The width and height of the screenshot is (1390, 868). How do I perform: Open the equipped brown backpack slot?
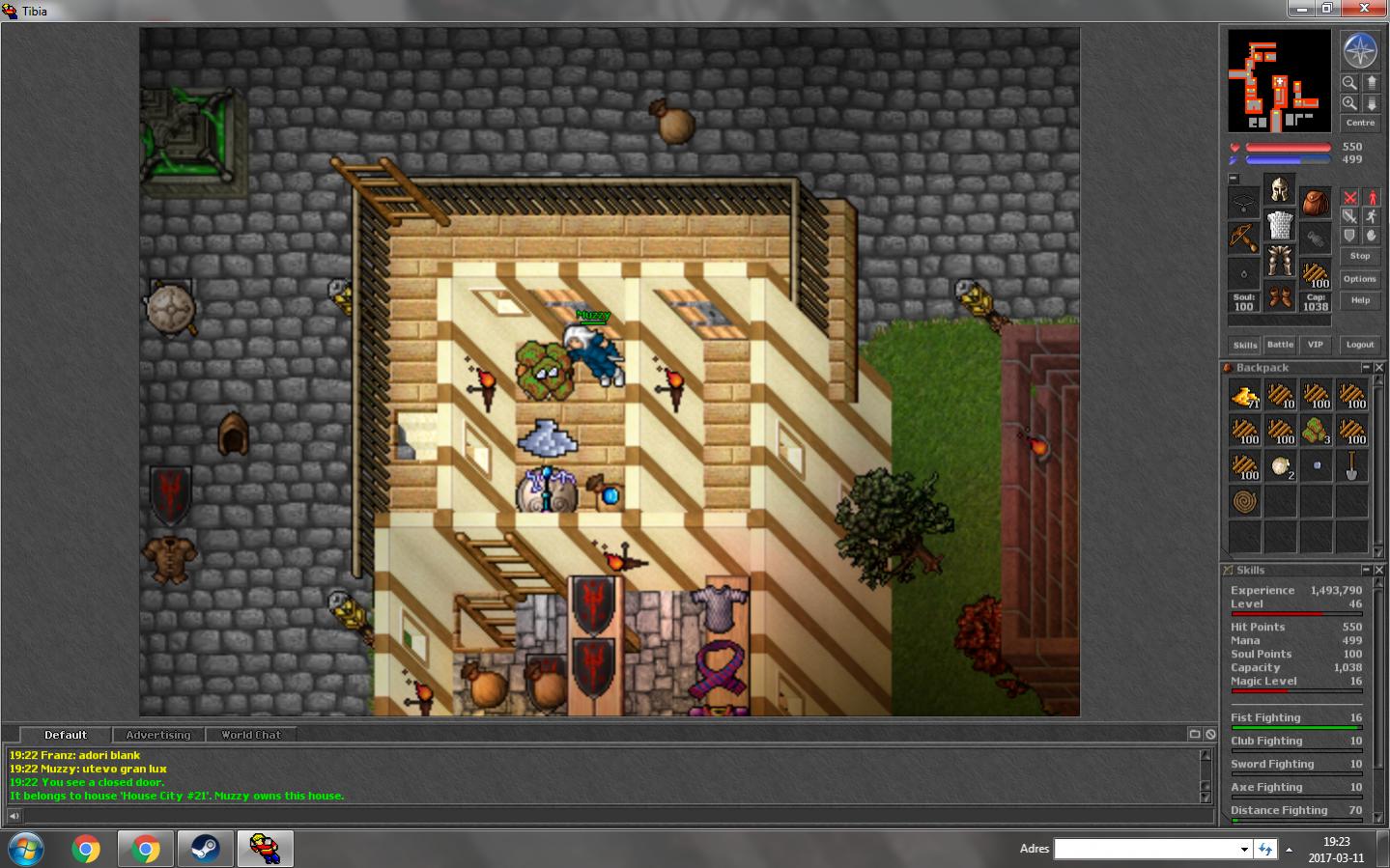[1315, 203]
